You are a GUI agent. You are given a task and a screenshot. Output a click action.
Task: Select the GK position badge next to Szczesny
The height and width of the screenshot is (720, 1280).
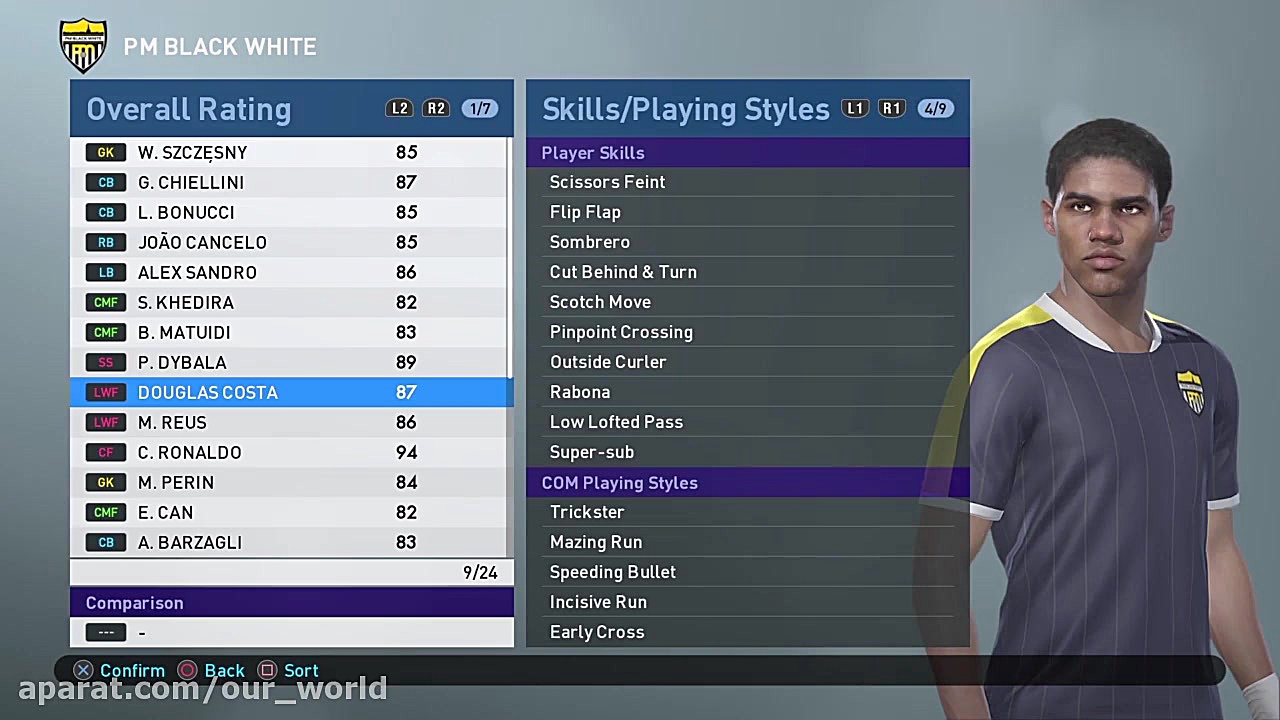(x=106, y=152)
